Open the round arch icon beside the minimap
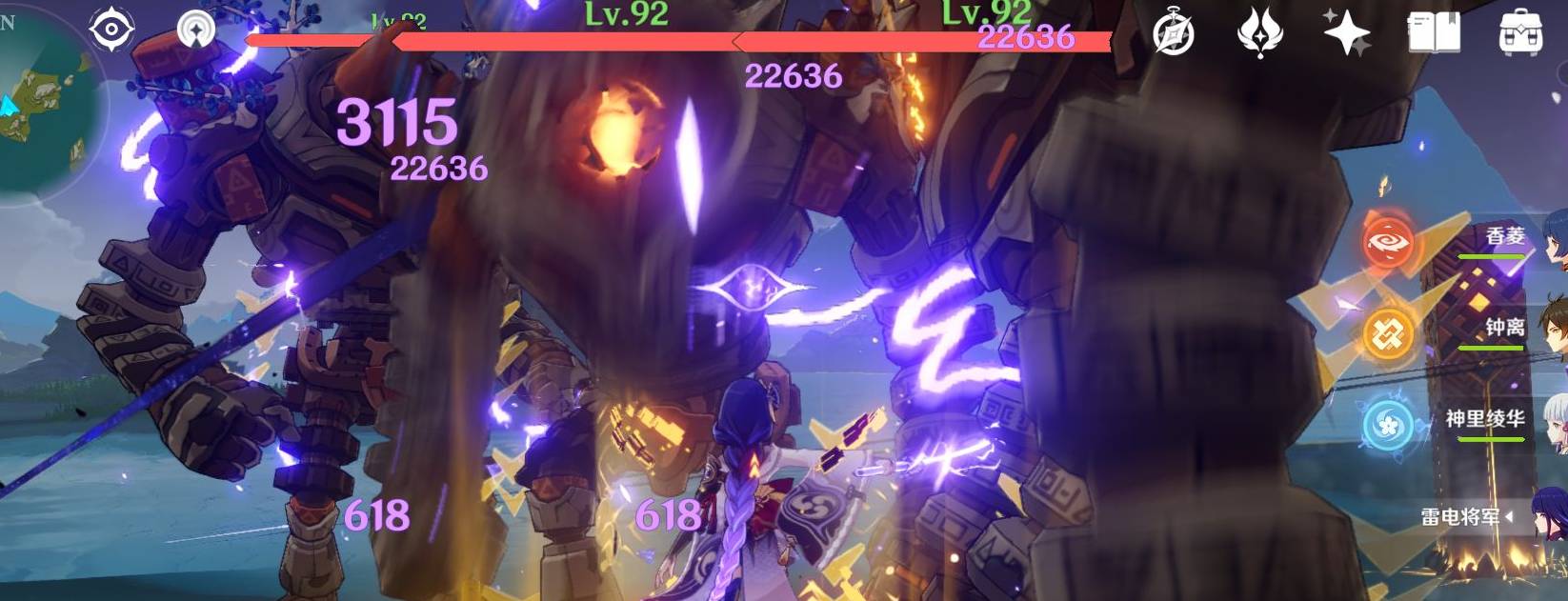 pos(197,30)
